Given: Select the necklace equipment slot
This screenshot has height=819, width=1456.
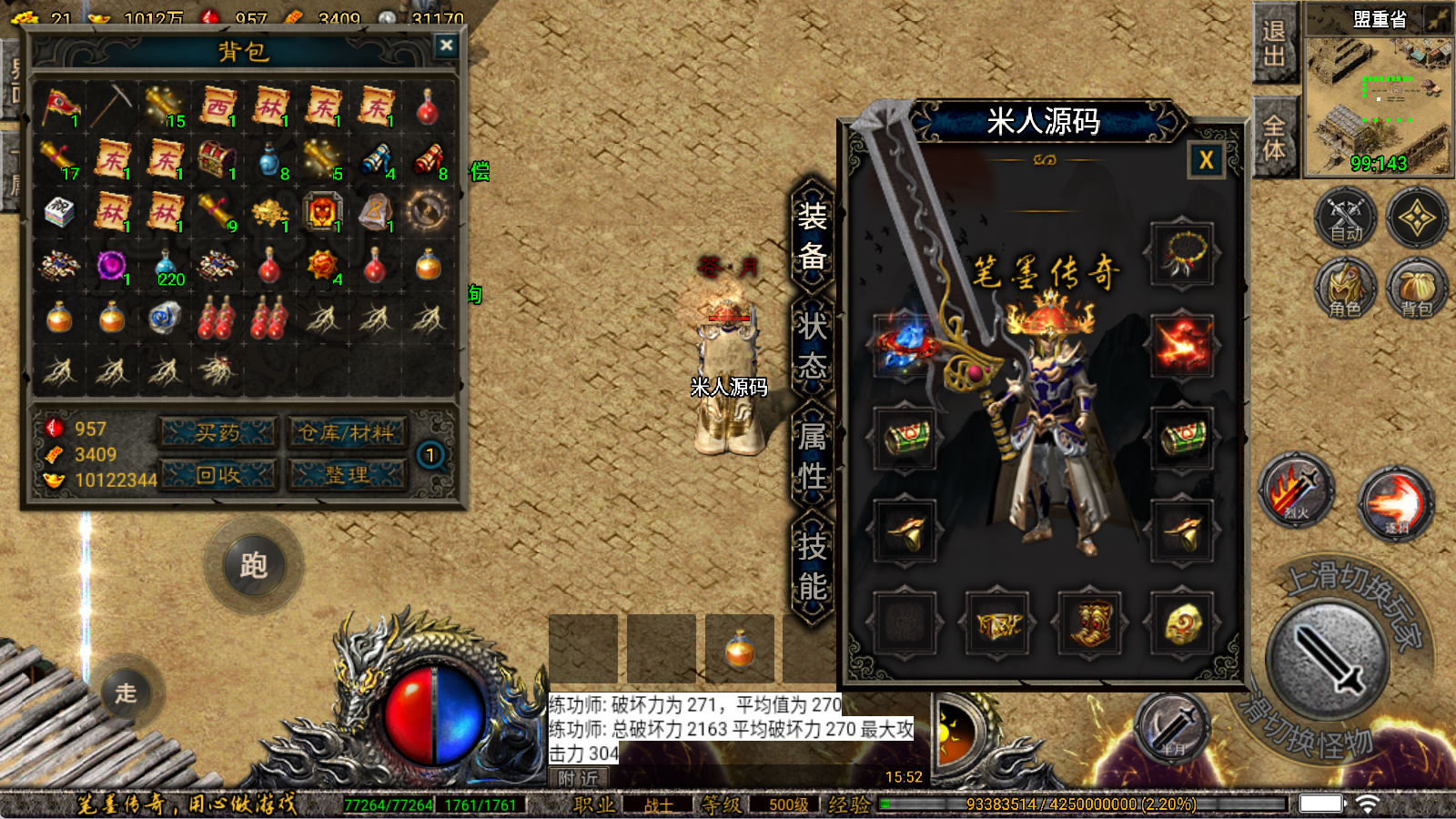Looking at the screenshot, I should pyautogui.click(x=1181, y=254).
